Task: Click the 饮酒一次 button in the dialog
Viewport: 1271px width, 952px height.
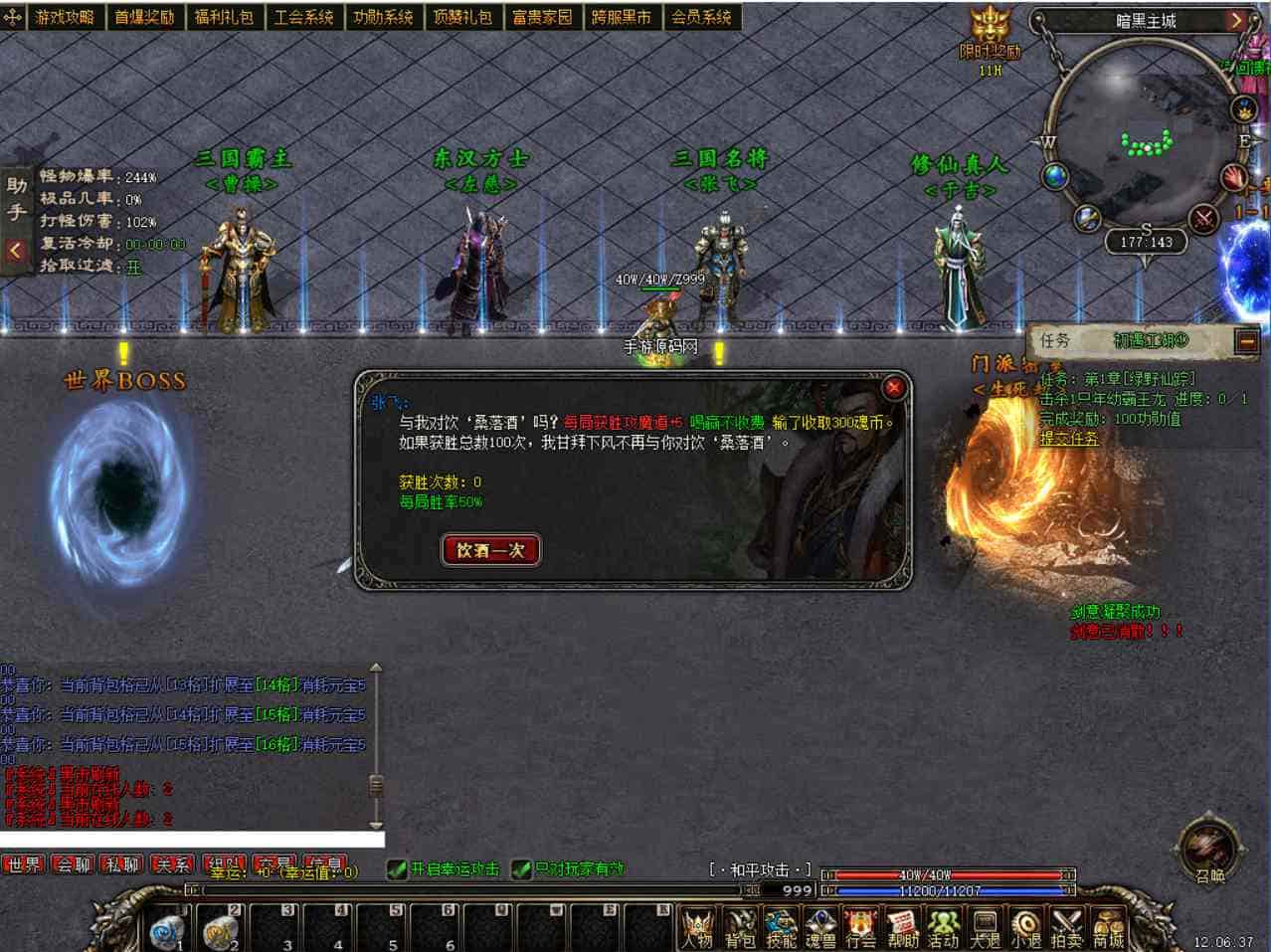Action: [x=490, y=550]
